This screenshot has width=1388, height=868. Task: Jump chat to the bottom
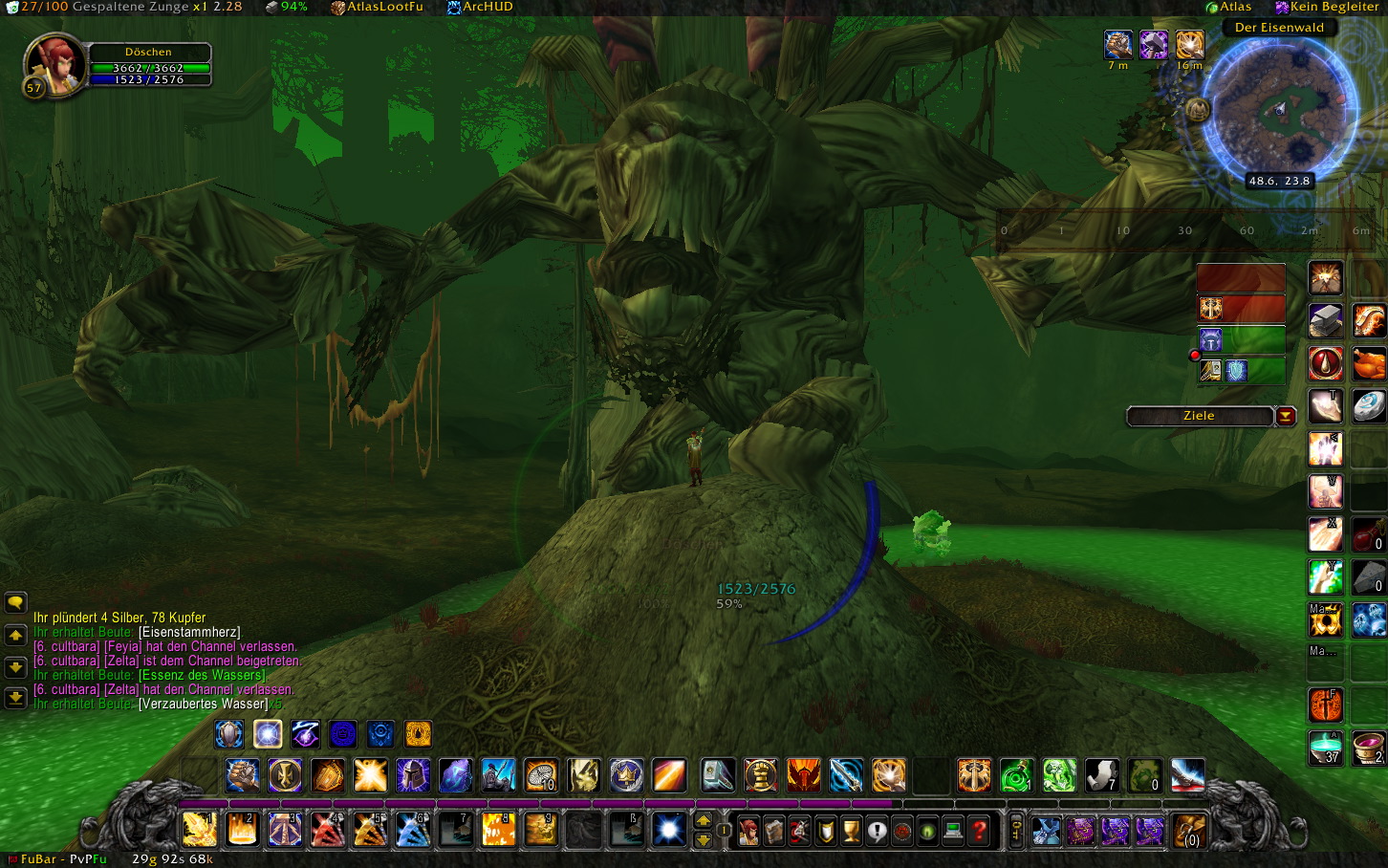coord(15,699)
